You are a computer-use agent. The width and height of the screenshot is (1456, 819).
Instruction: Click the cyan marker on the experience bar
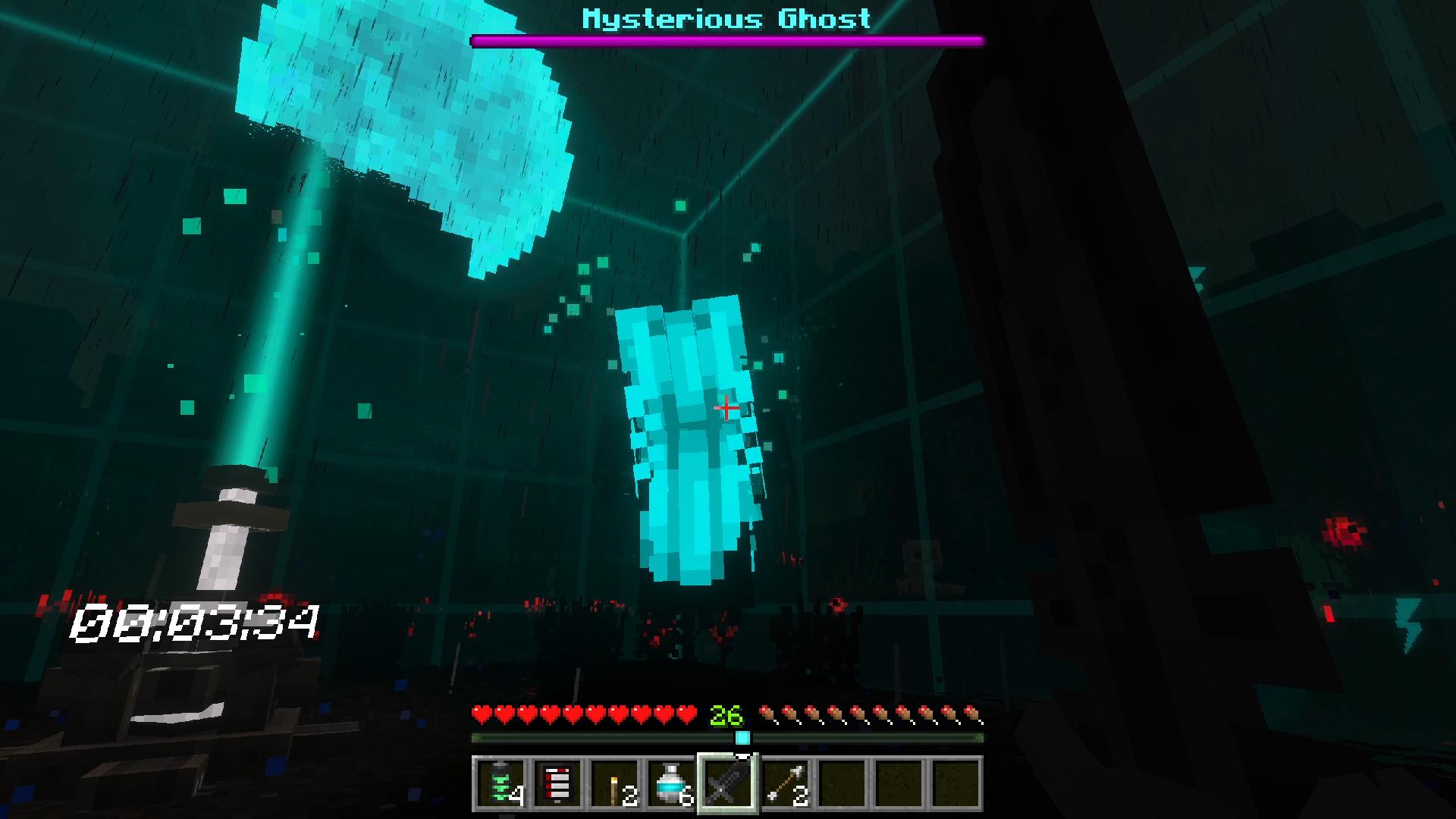click(743, 736)
